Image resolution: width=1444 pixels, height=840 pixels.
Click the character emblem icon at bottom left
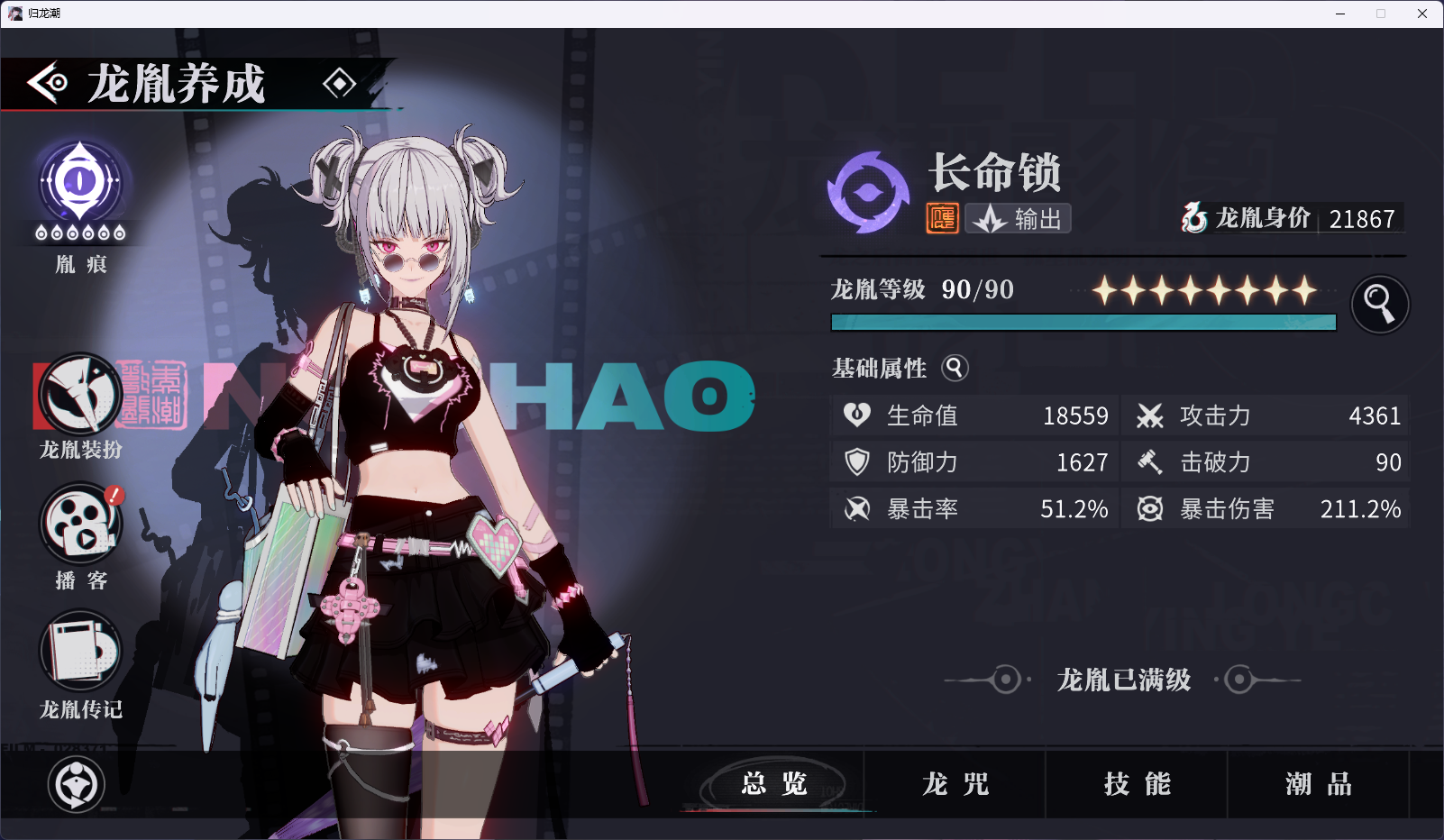[77, 784]
